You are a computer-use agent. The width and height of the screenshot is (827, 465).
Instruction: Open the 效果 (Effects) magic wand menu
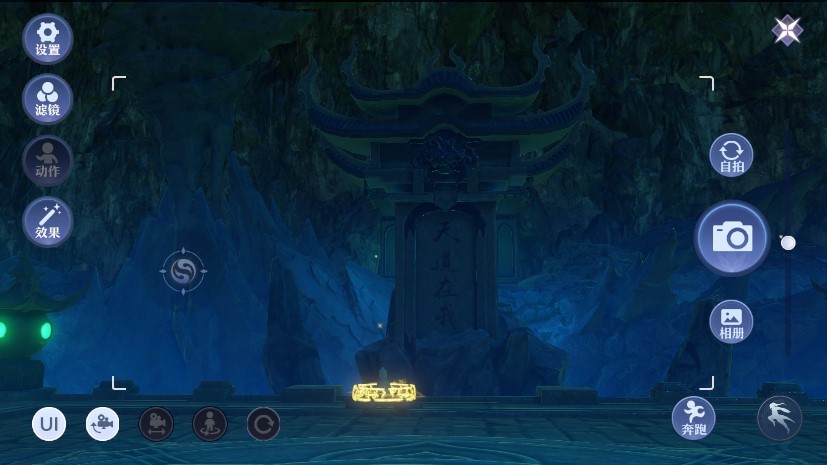tap(47, 222)
